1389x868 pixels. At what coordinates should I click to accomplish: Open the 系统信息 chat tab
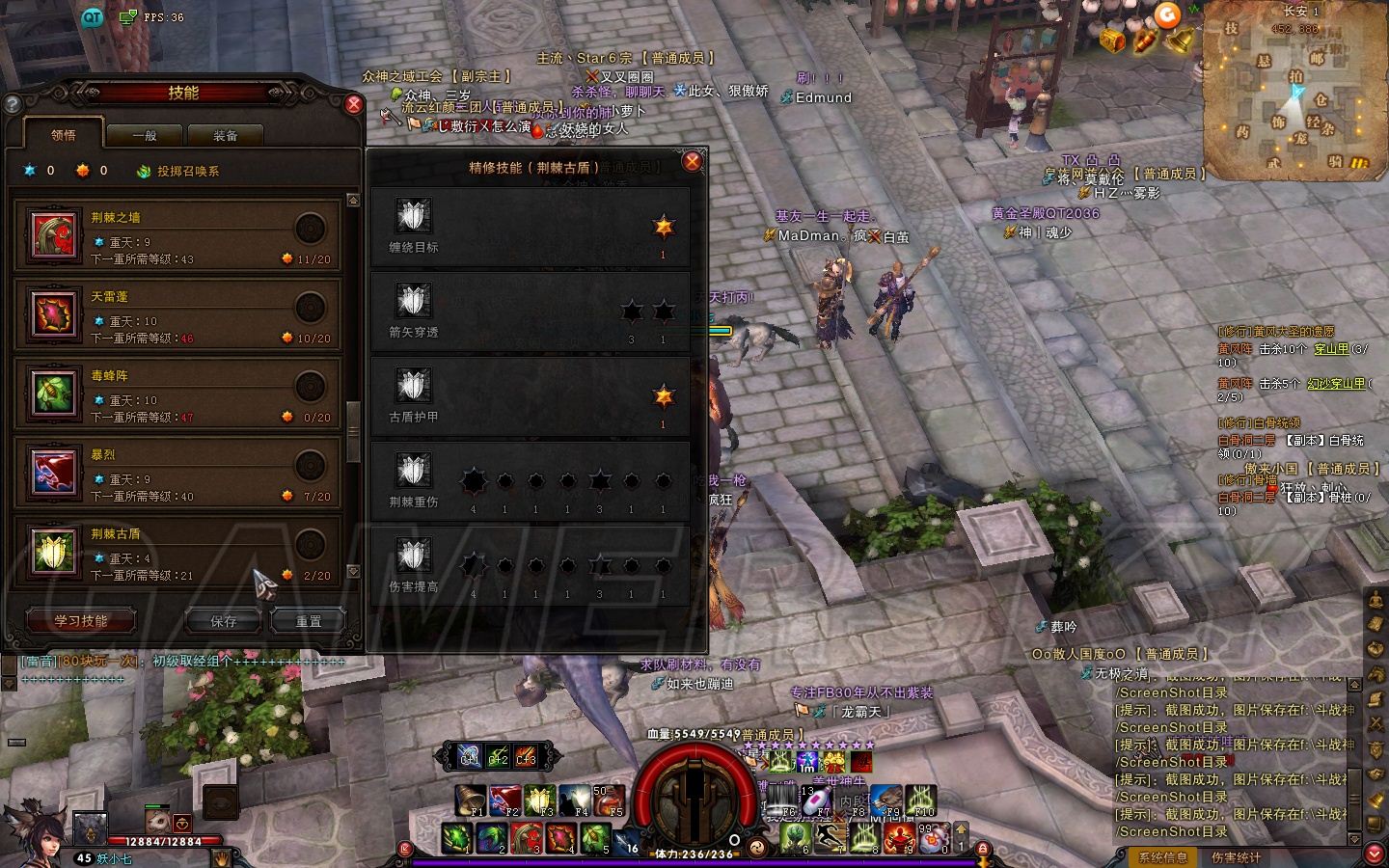tap(1162, 856)
